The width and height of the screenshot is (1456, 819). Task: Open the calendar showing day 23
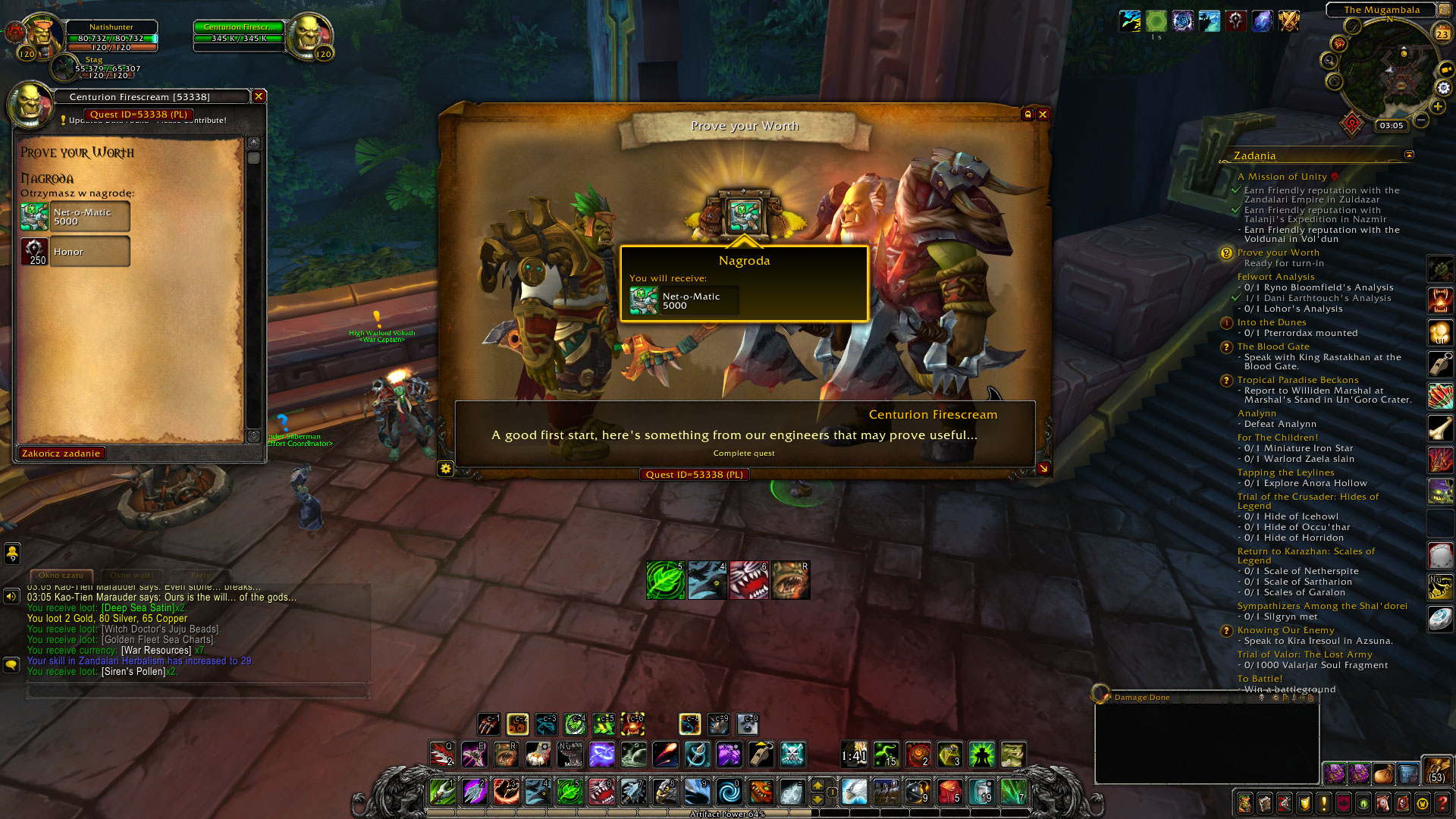click(1442, 33)
